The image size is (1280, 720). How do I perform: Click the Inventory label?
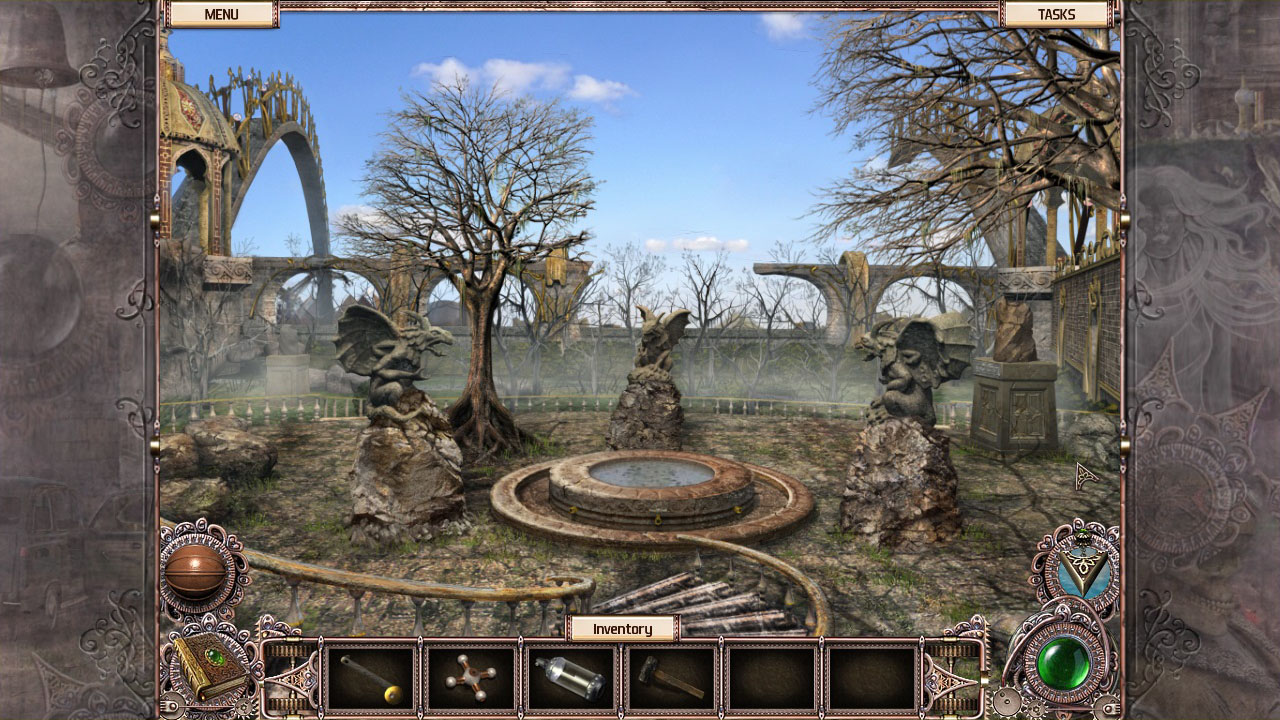[623, 629]
